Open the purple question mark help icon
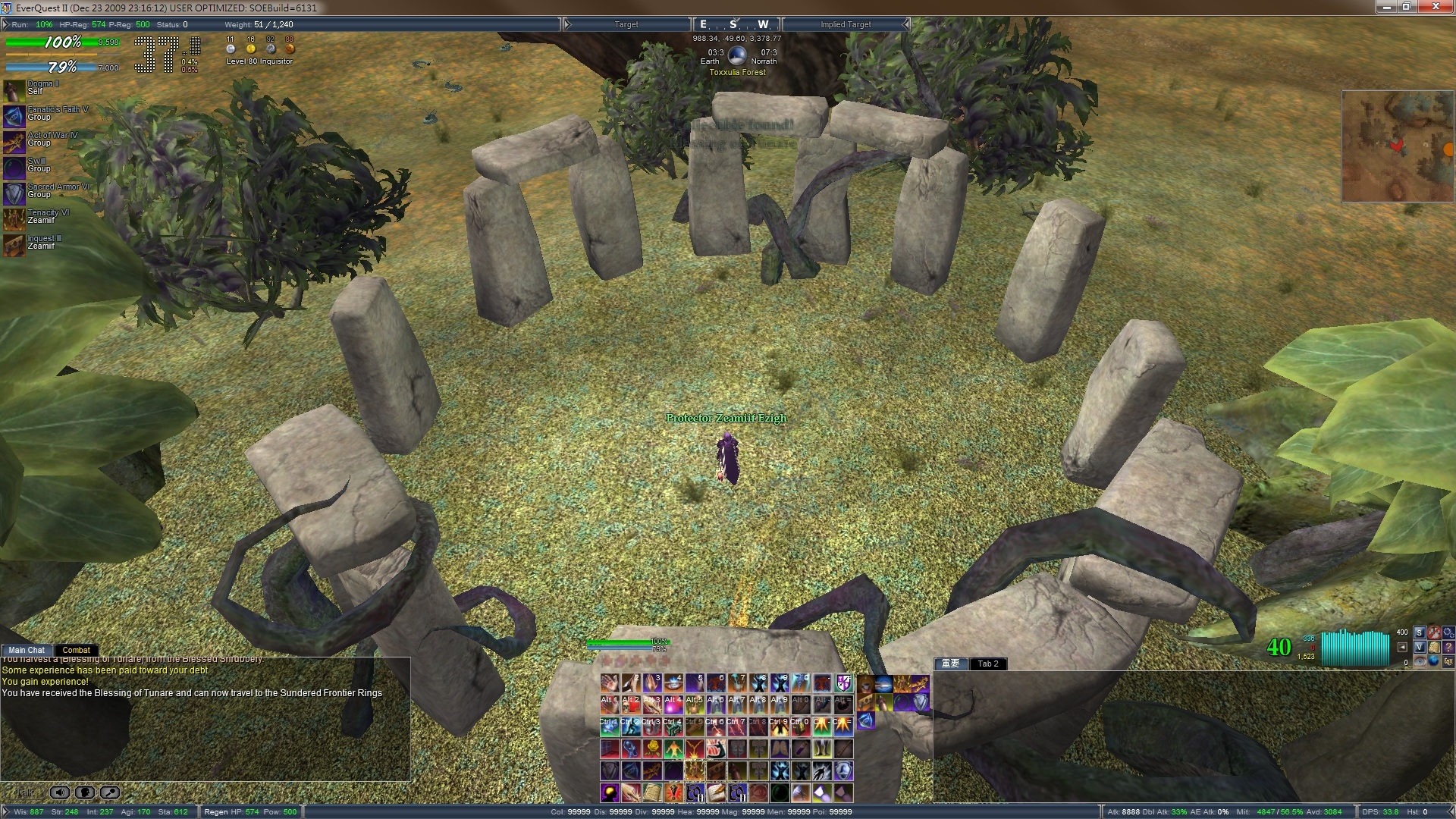This screenshot has height=819, width=1456. click(x=1448, y=647)
